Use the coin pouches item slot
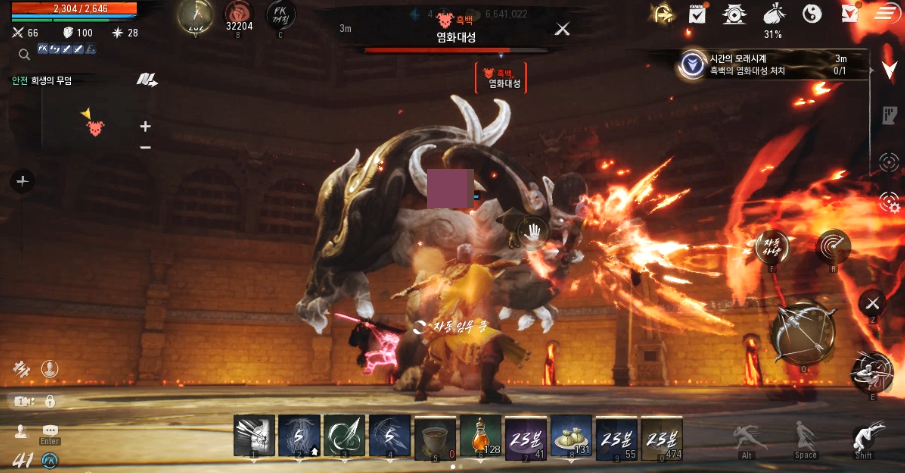This screenshot has width=905, height=473. click(x=571, y=436)
